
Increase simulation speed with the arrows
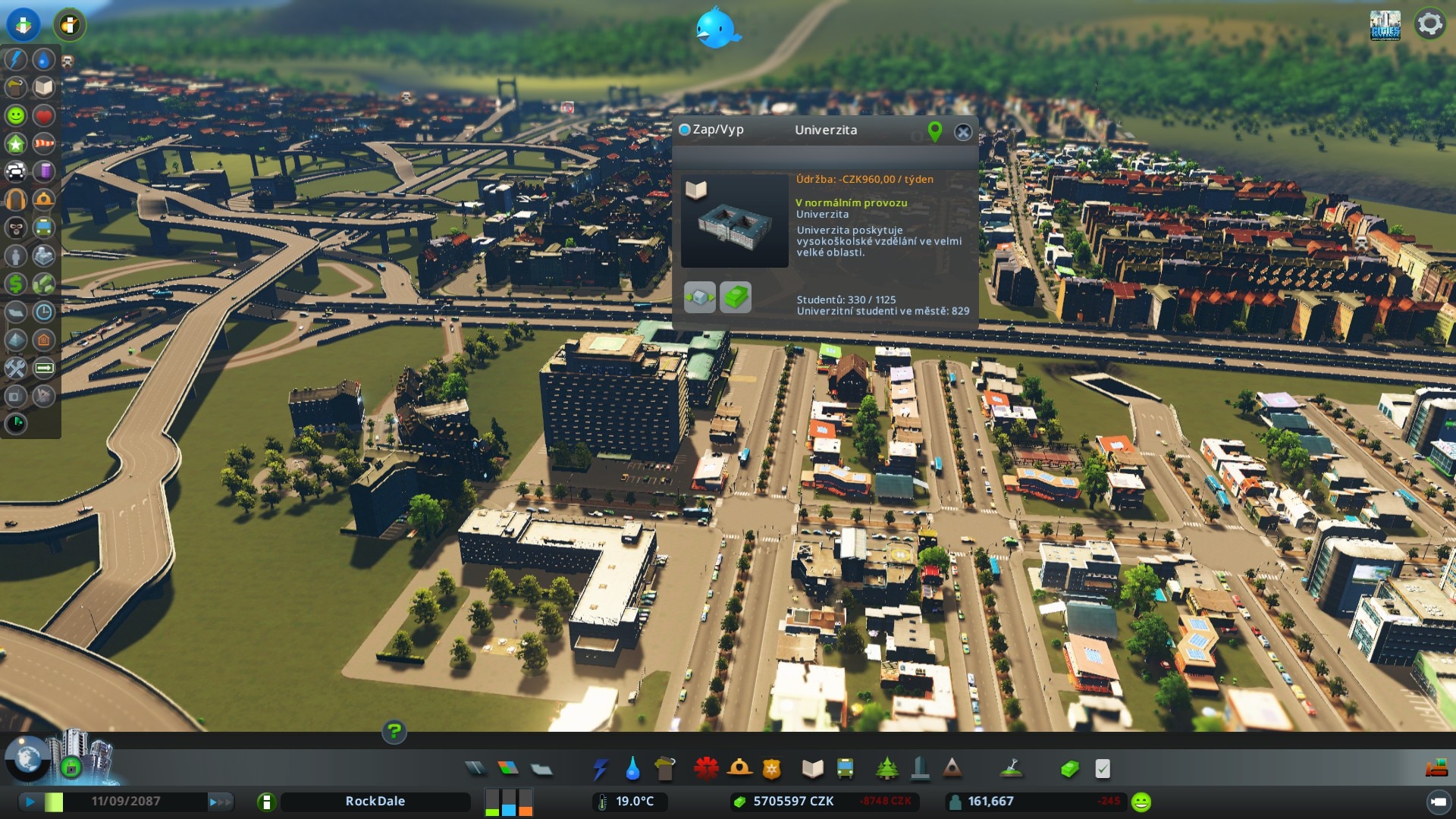[220, 802]
